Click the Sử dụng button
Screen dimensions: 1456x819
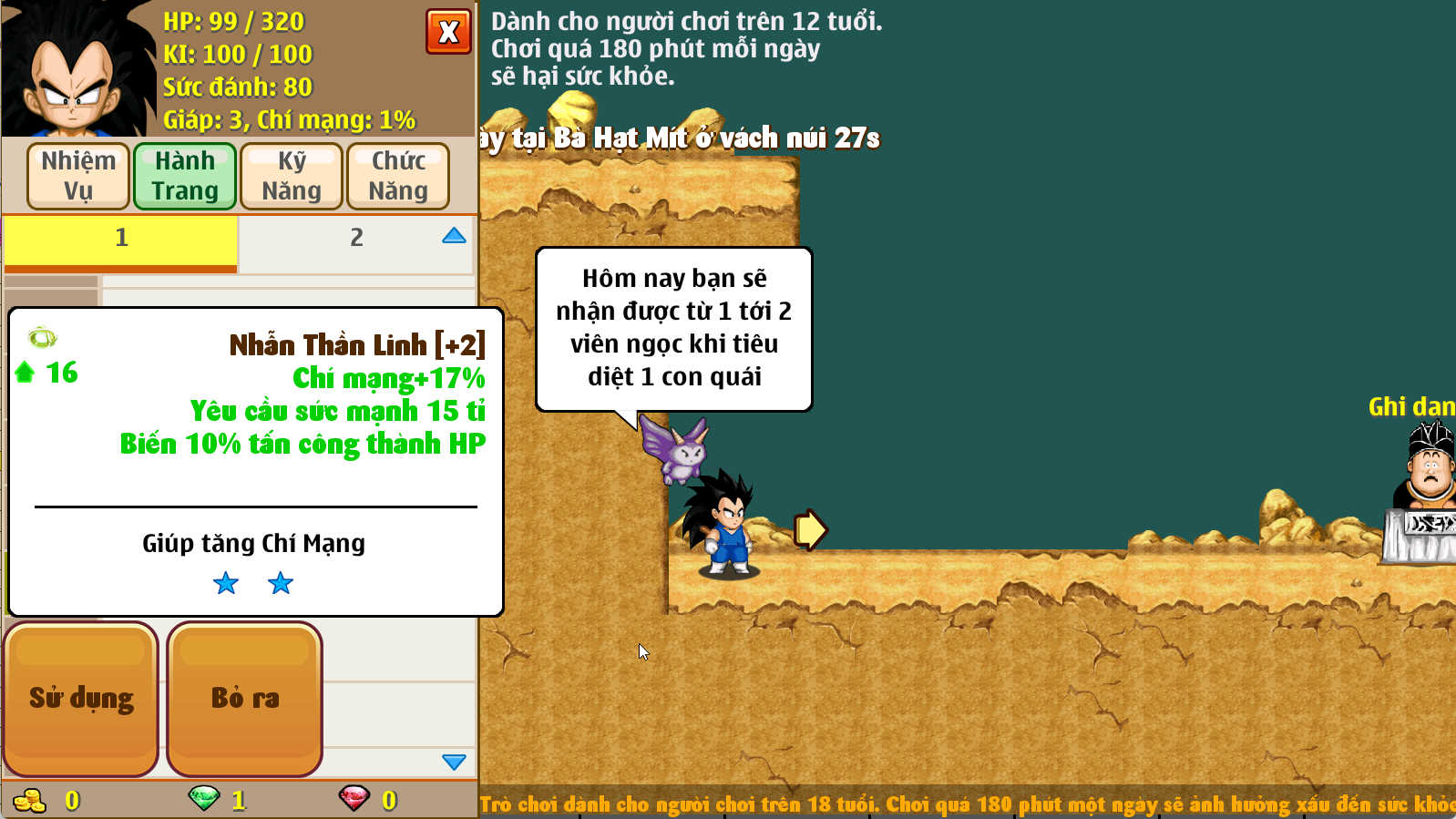click(81, 697)
